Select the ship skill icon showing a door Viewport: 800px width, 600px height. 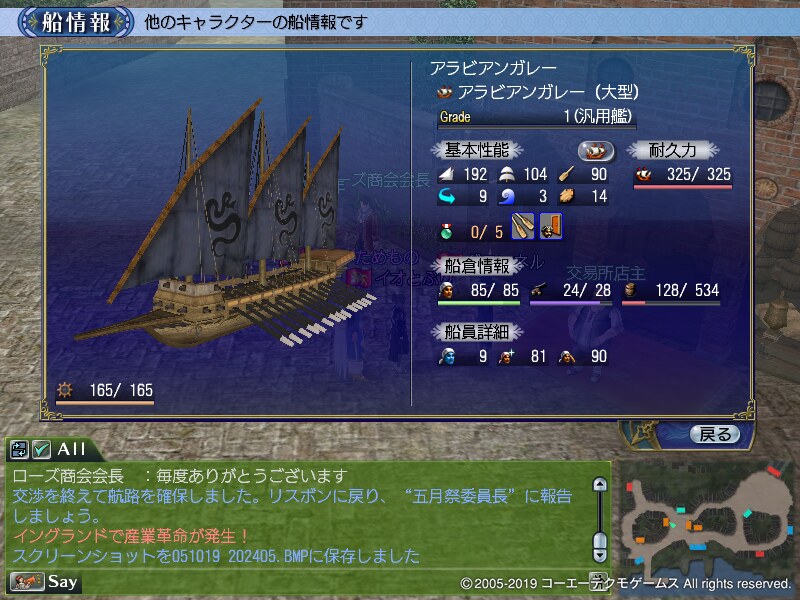(549, 227)
